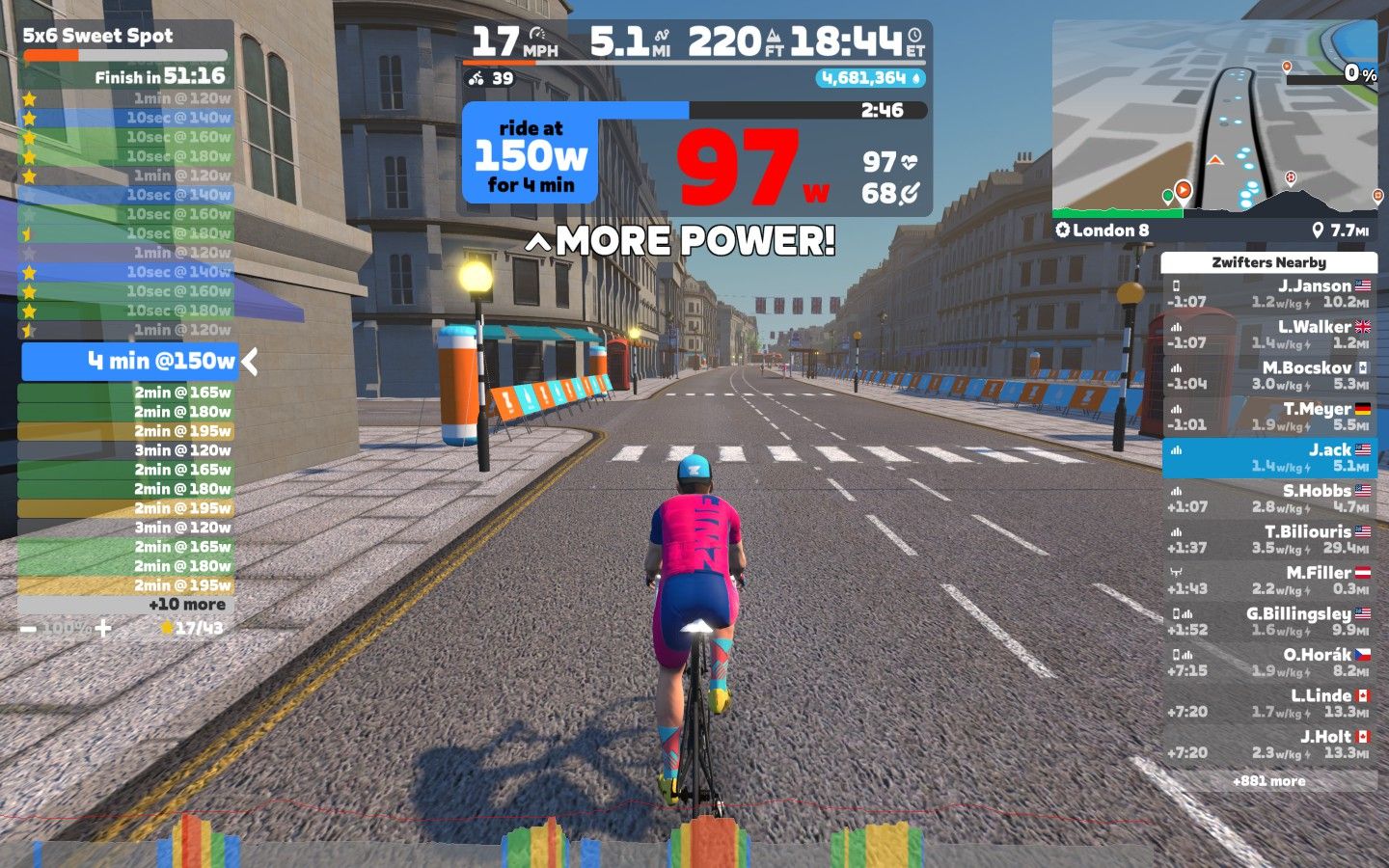Expand the +881 more riders entry

point(1268,781)
